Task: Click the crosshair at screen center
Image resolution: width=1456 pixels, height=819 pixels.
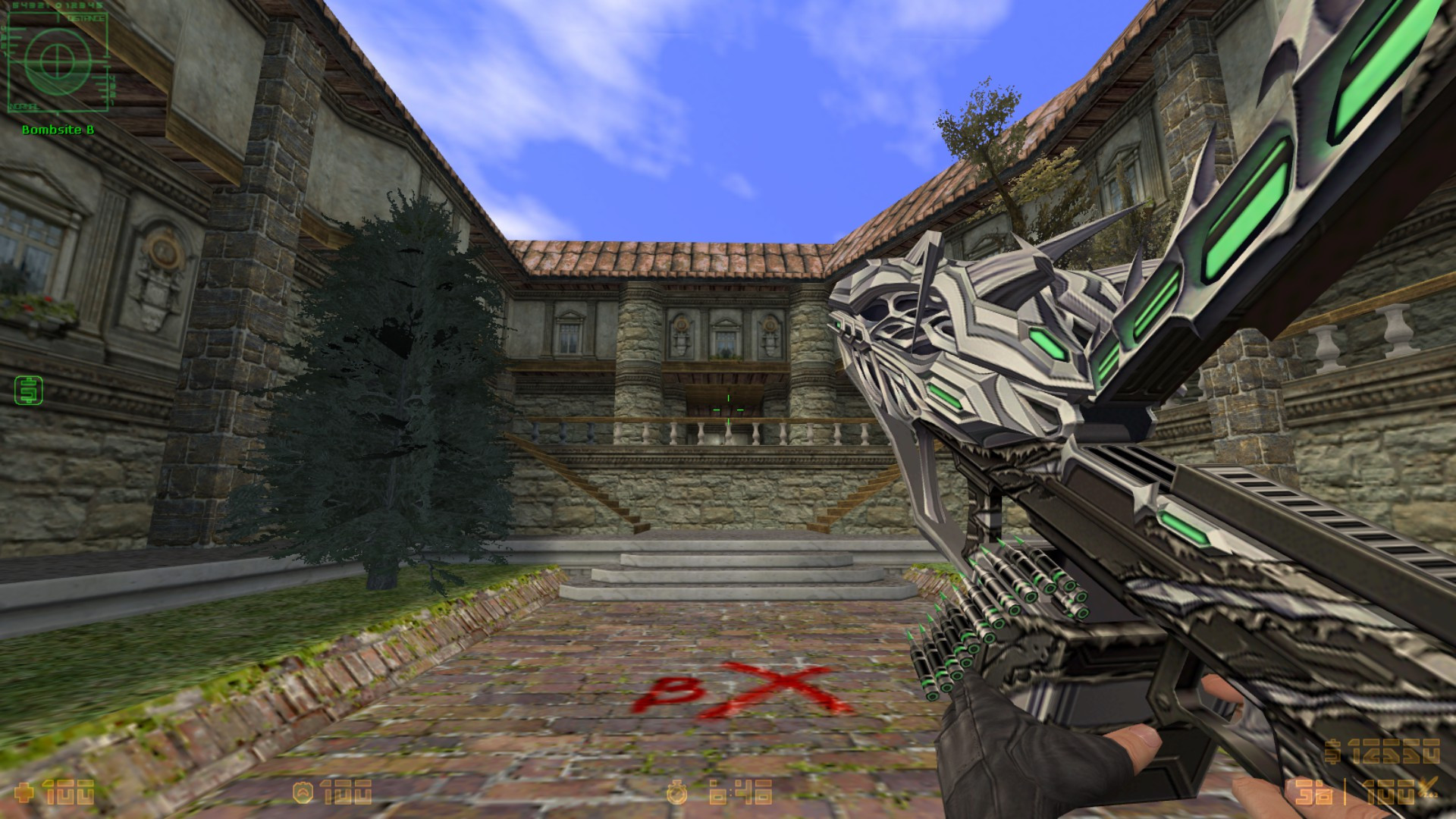Action: pos(728,409)
